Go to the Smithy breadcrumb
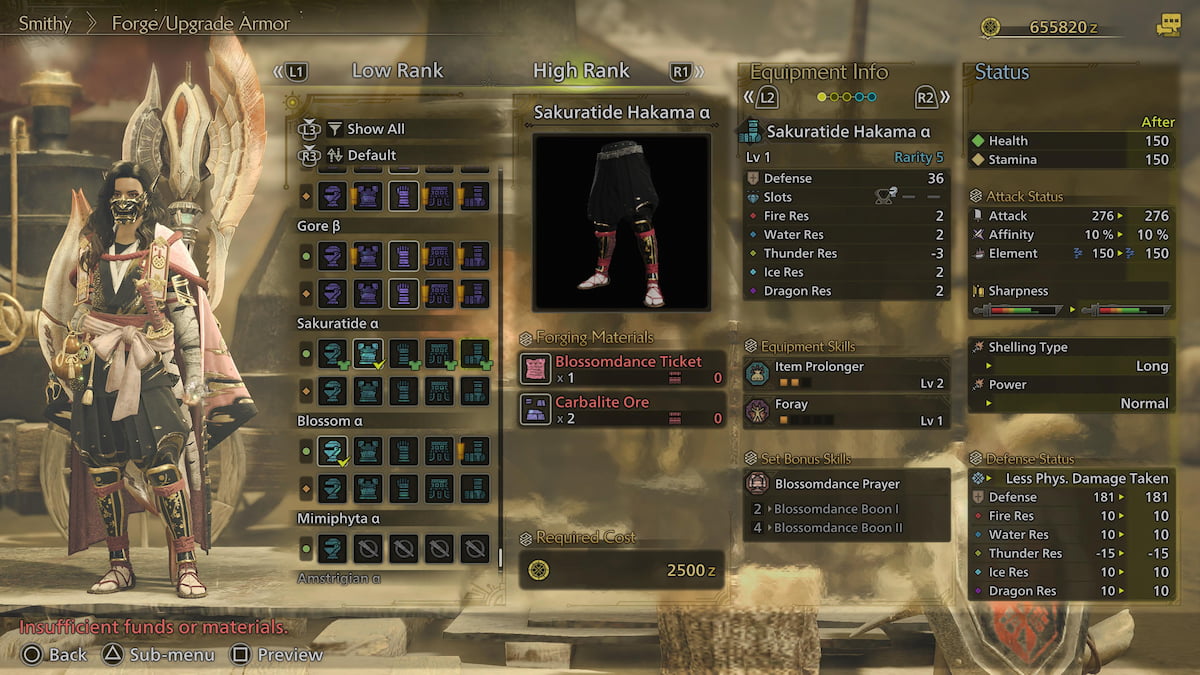Viewport: 1200px width, 675px height. pos(45,23)
